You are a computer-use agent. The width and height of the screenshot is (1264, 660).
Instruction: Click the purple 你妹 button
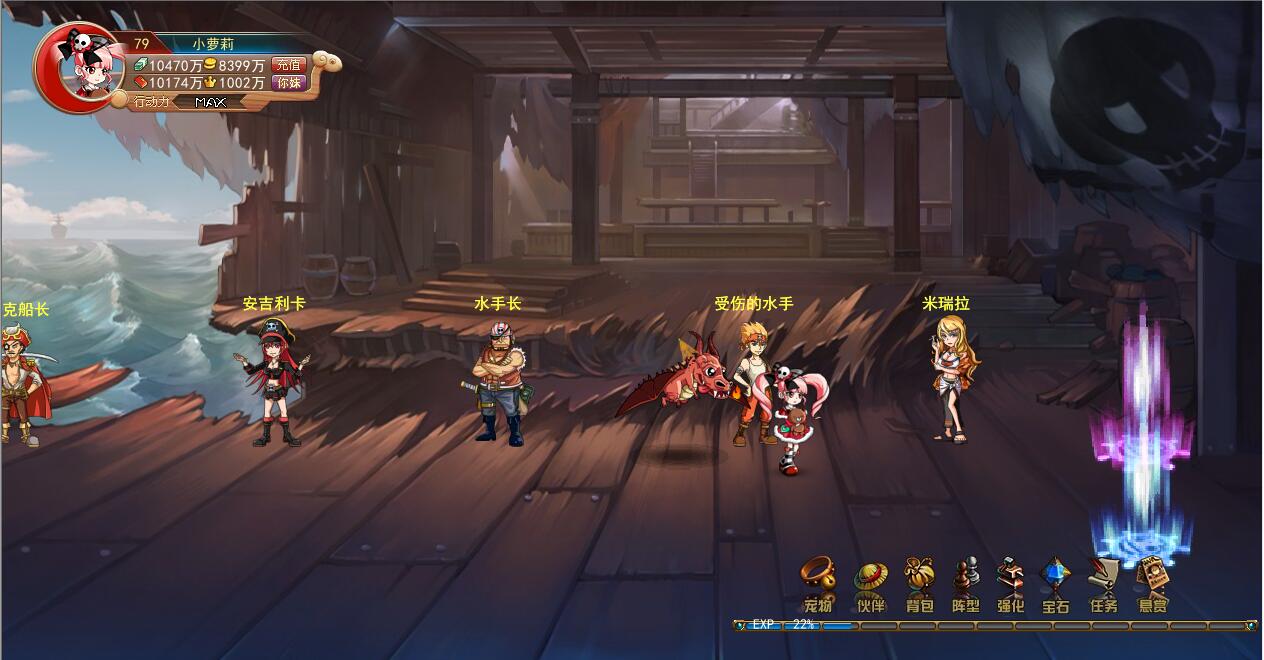(x=288, y=83)
